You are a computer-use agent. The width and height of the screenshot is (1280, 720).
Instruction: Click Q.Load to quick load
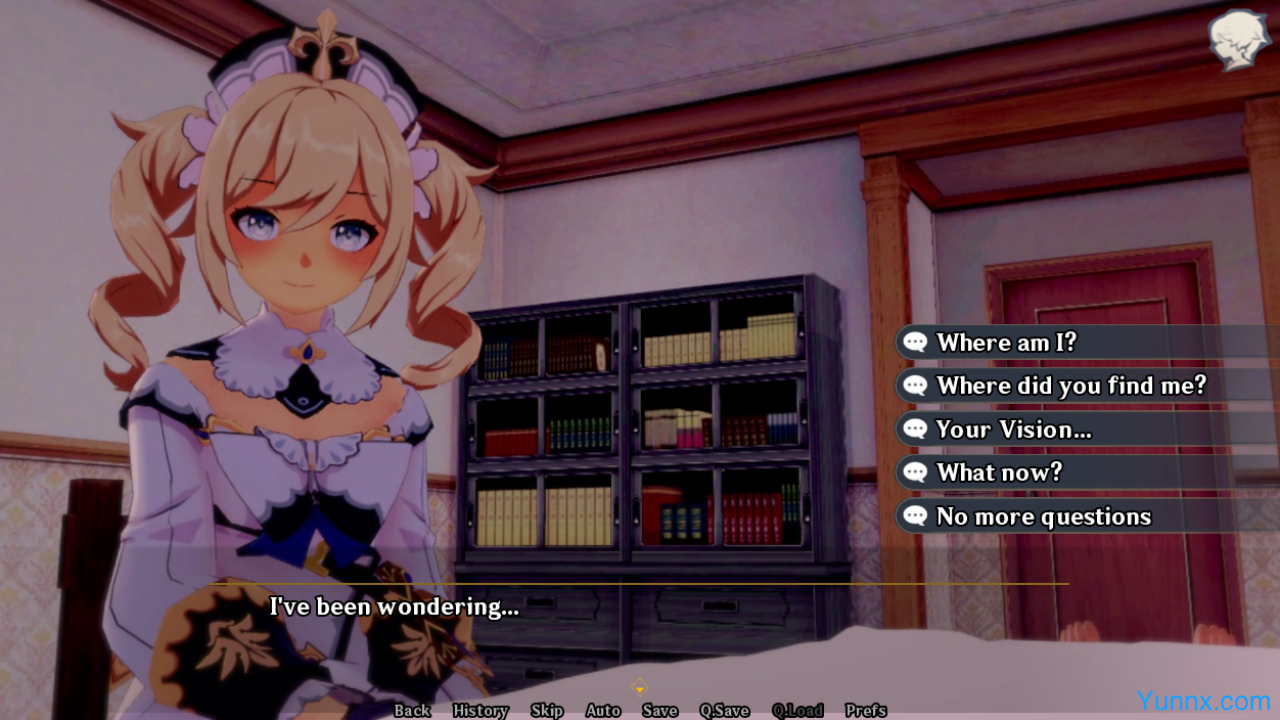point(797,711)
